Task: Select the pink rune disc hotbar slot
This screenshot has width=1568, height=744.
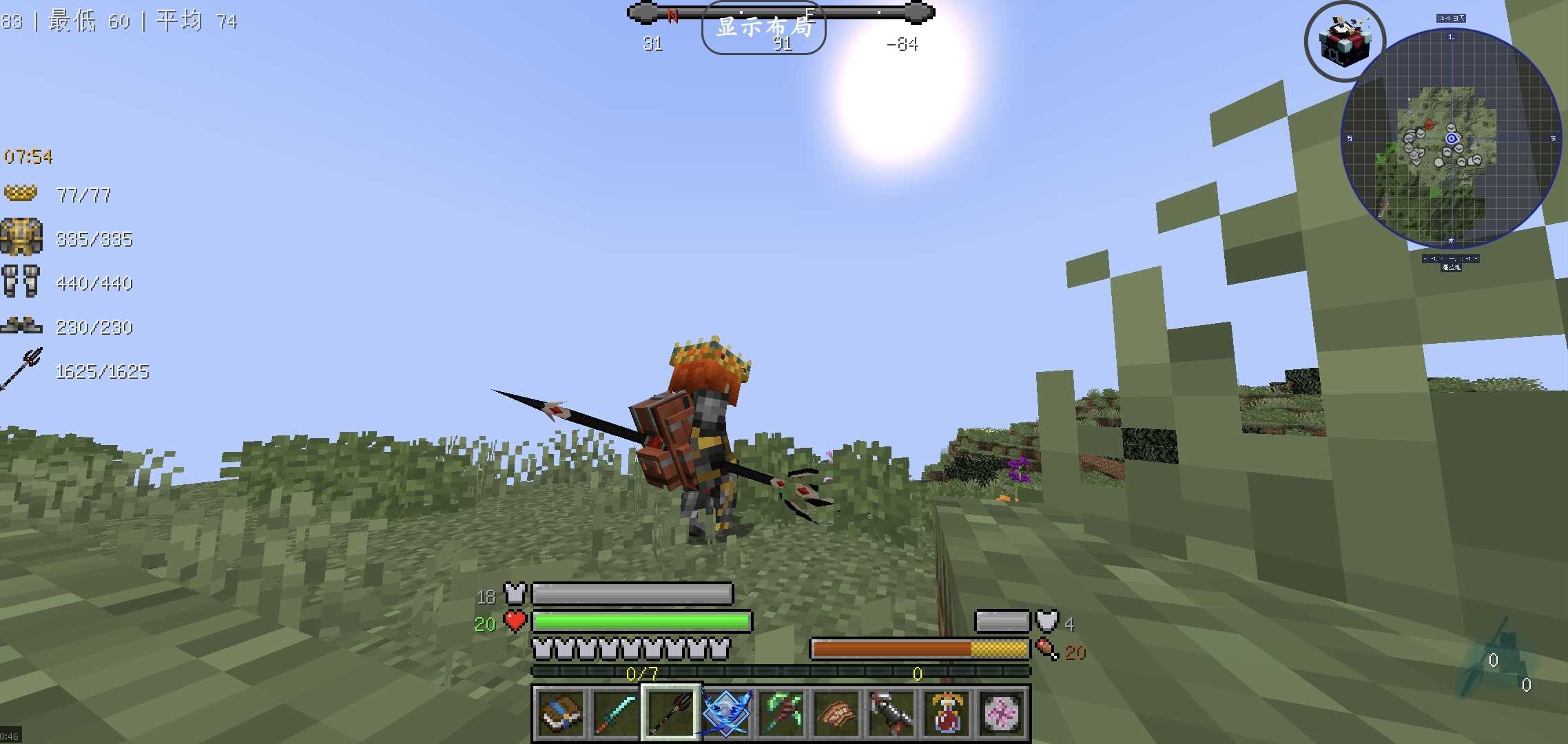Action: 1002,713
